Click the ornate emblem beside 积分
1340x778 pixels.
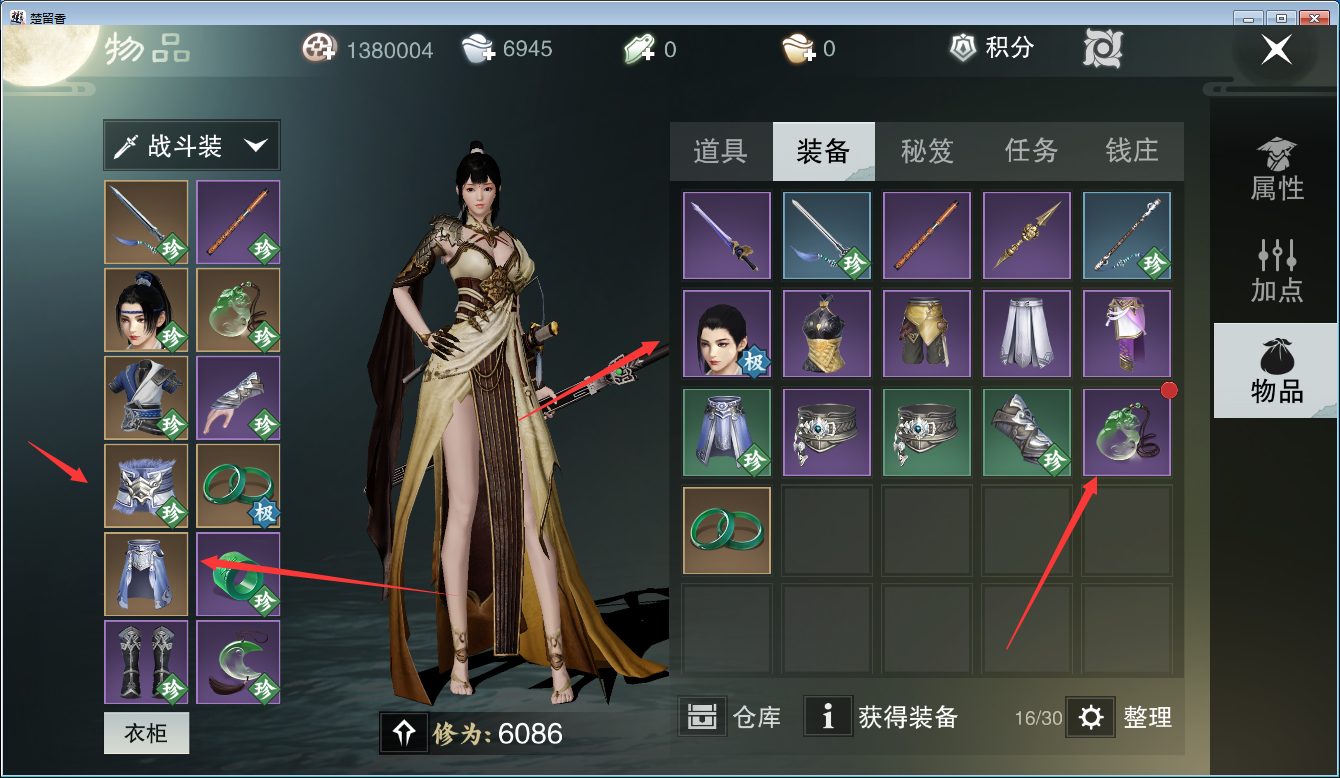[1101, 47]
